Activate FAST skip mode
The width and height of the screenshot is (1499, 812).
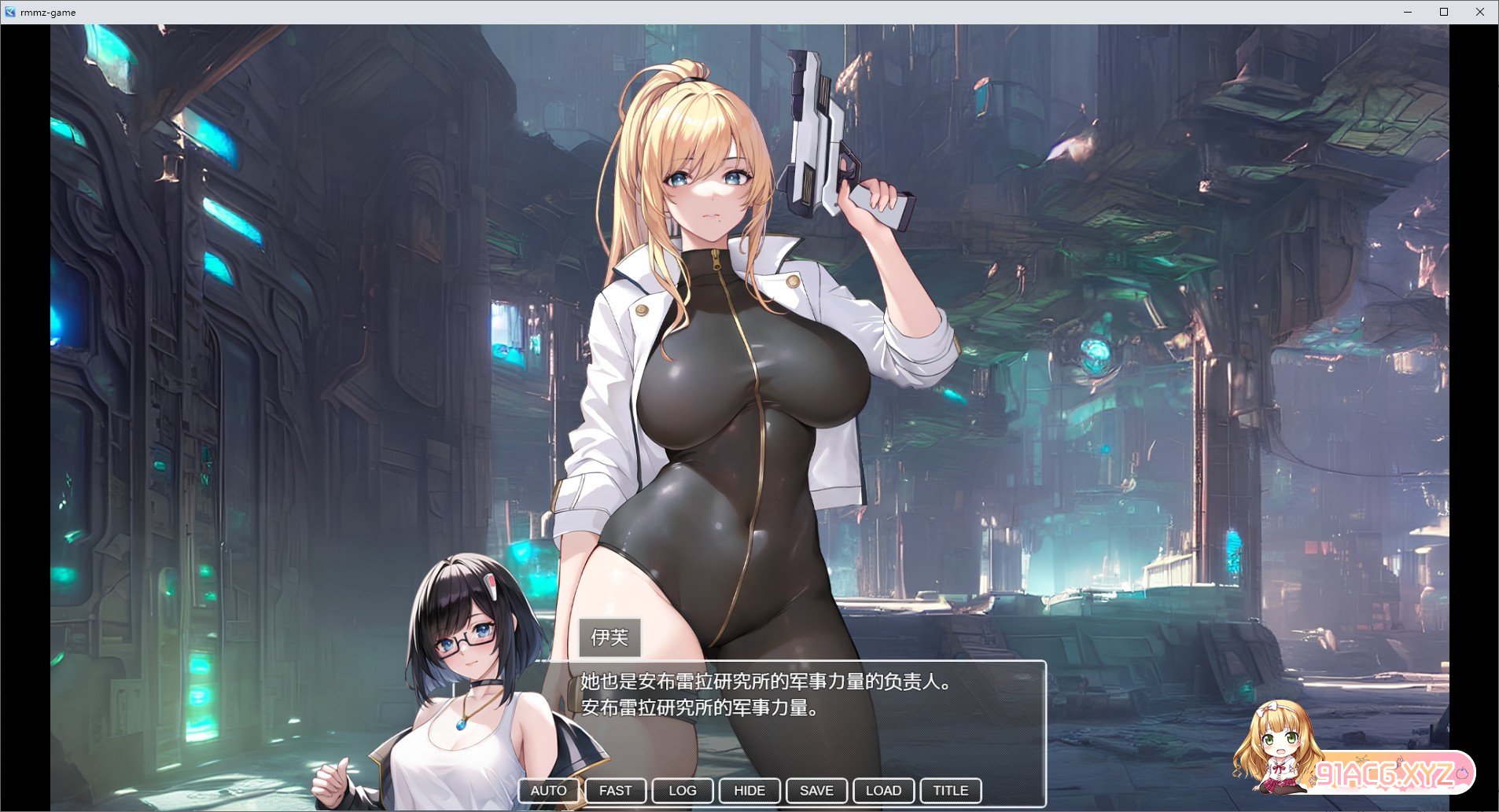click(615, 791)
